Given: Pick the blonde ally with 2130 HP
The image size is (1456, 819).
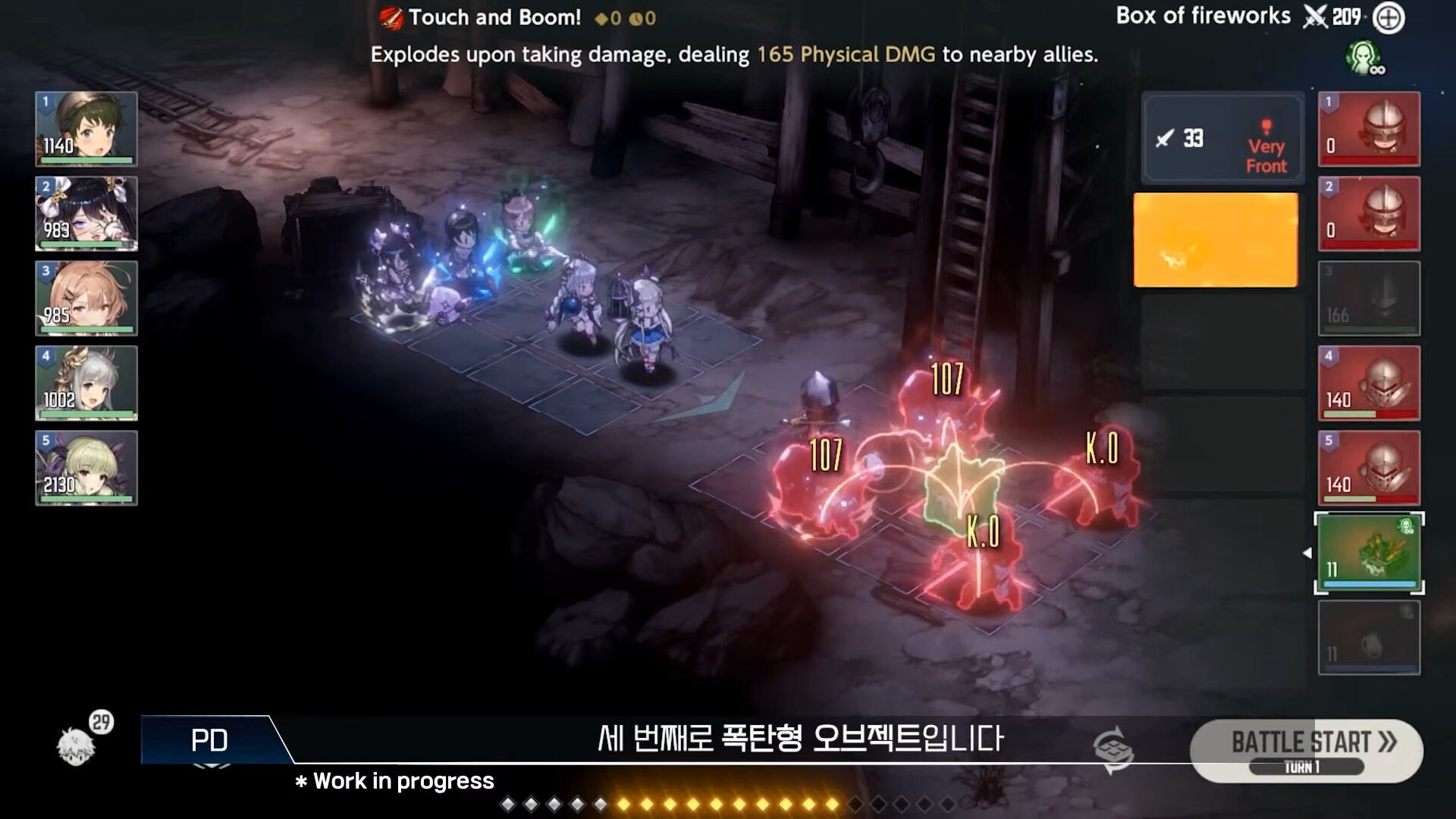Looking at the screenshot, I should (86, 468).
